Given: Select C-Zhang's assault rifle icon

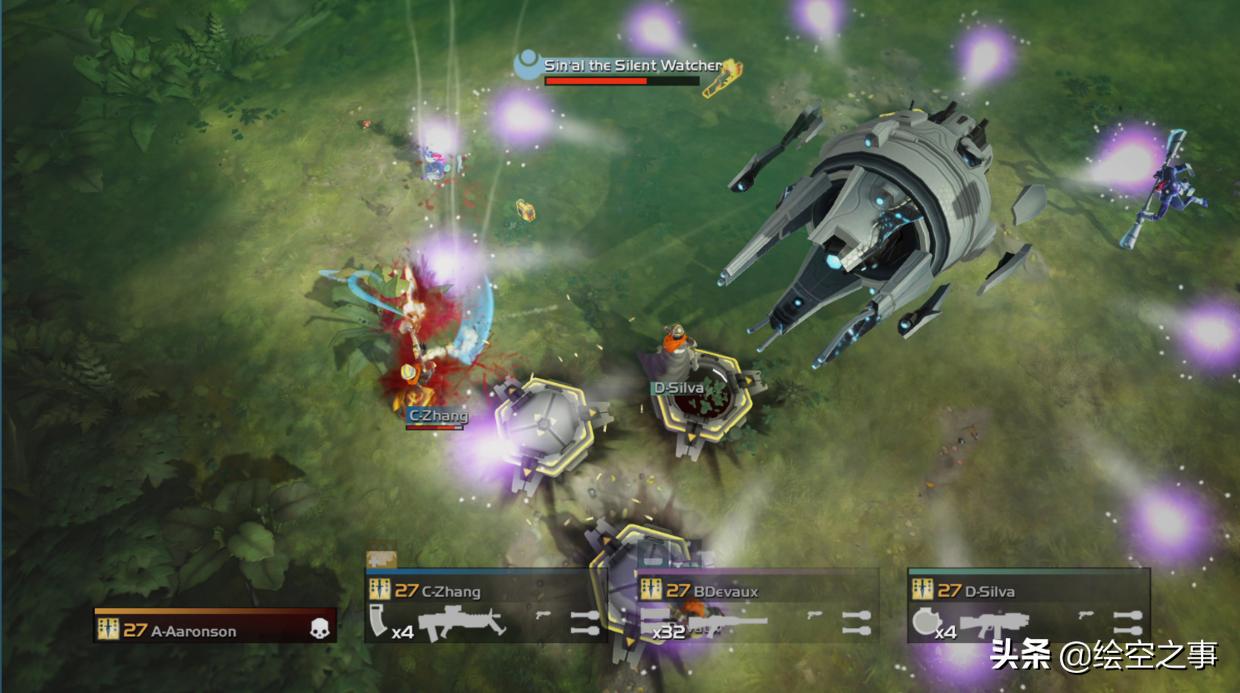Looking at the screenshot, I should click(x=461, y=625).
